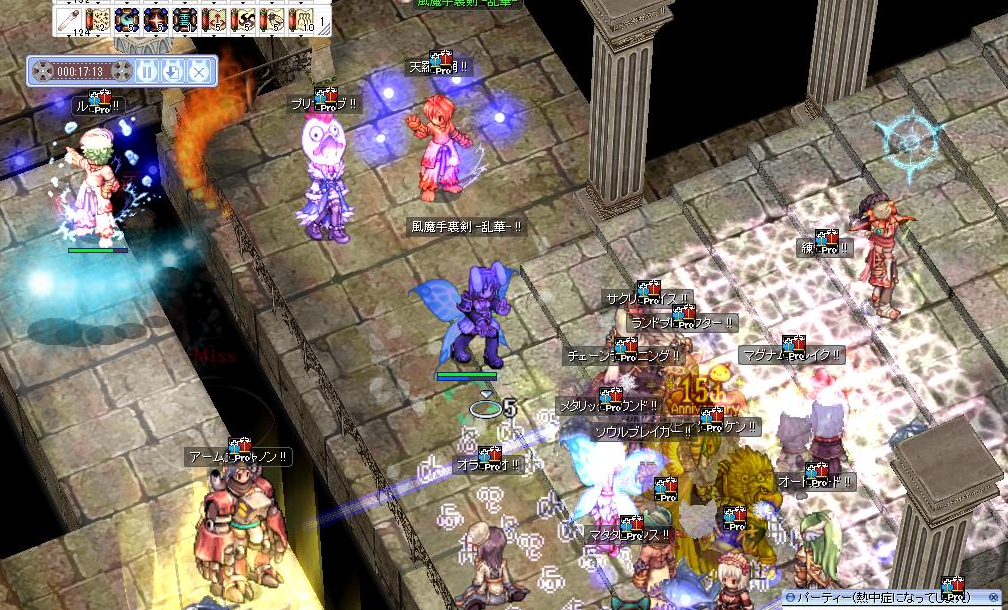Use the pink wand item in the hotbar
Viewport: 1008px width, 610px height.
[69, 19]
